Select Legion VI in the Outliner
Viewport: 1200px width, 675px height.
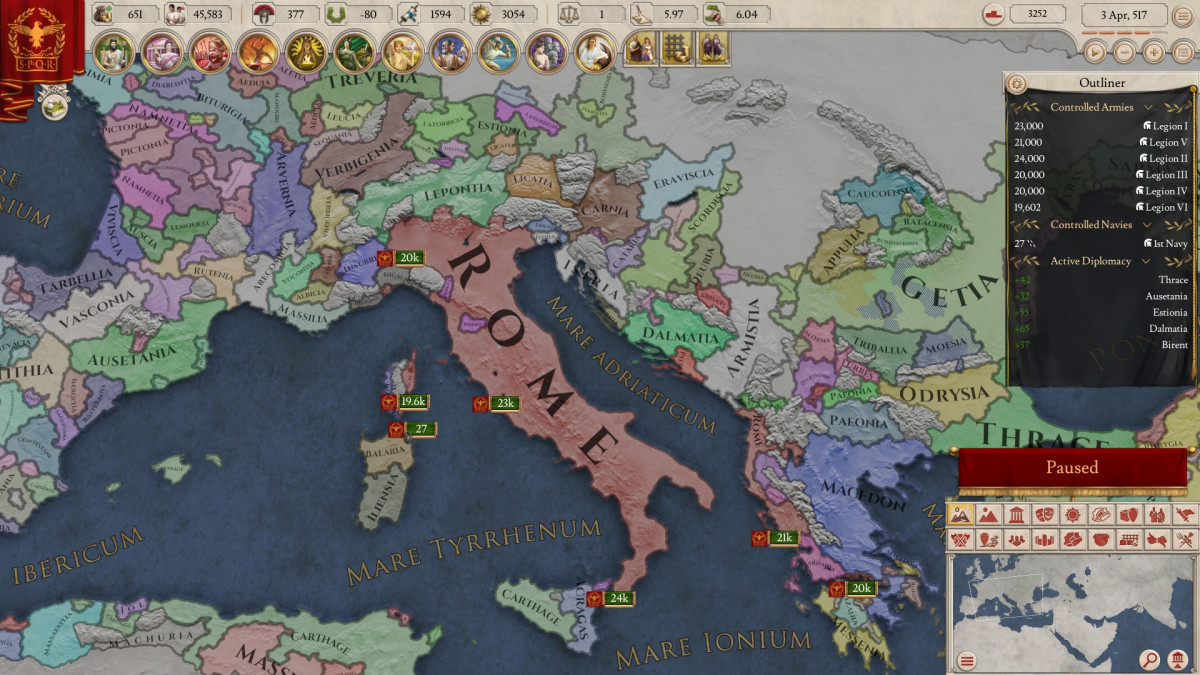(x=1164, y=207)
